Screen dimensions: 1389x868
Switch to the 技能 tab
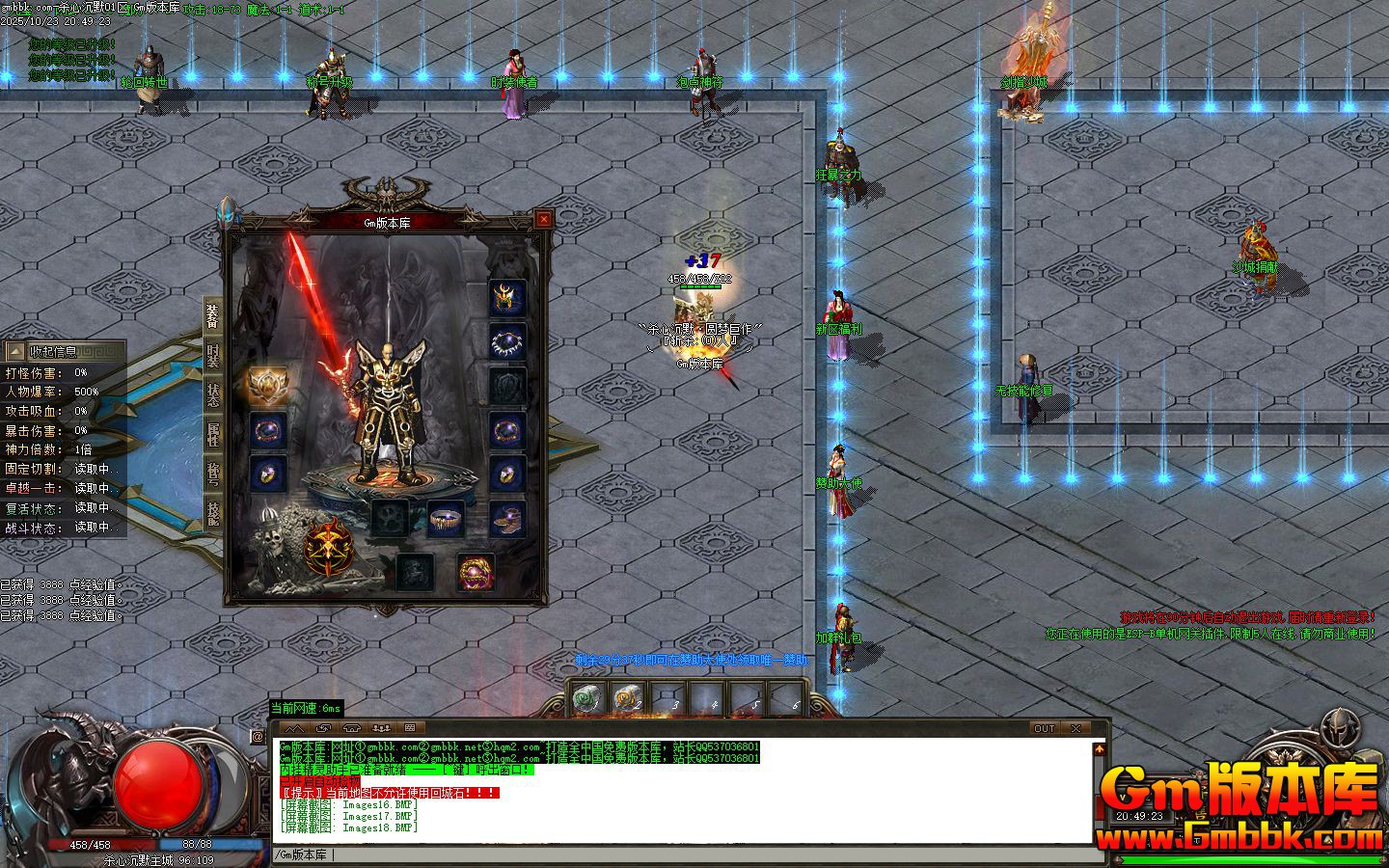tap(212, 512)
